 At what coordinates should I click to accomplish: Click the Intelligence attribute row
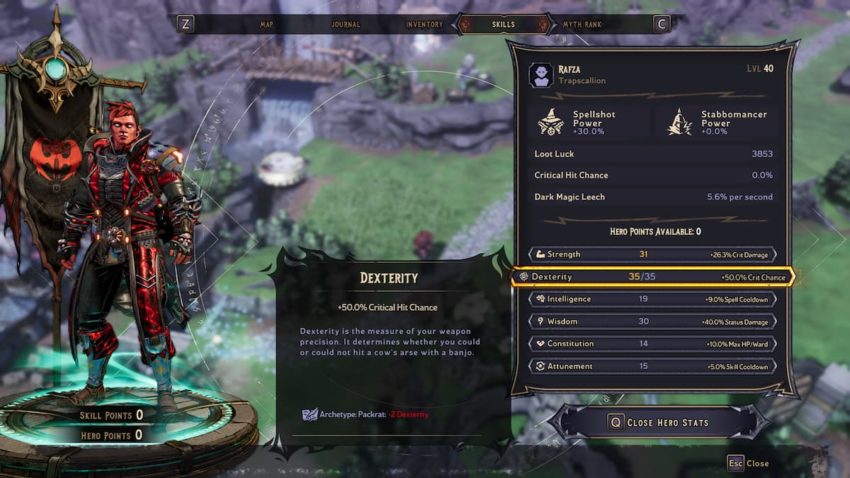pyautogui.click(x=652, y=299)
